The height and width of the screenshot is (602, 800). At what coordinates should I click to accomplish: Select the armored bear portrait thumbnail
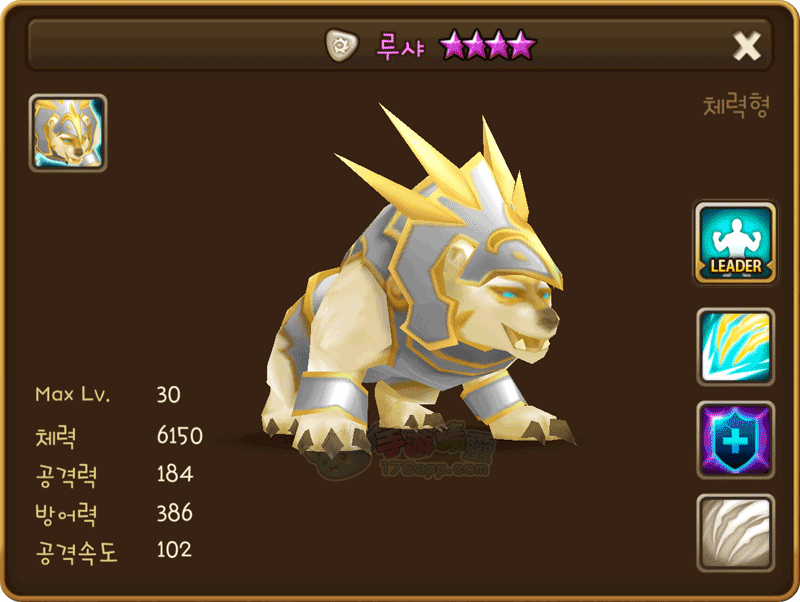click(x=68, y=133)
